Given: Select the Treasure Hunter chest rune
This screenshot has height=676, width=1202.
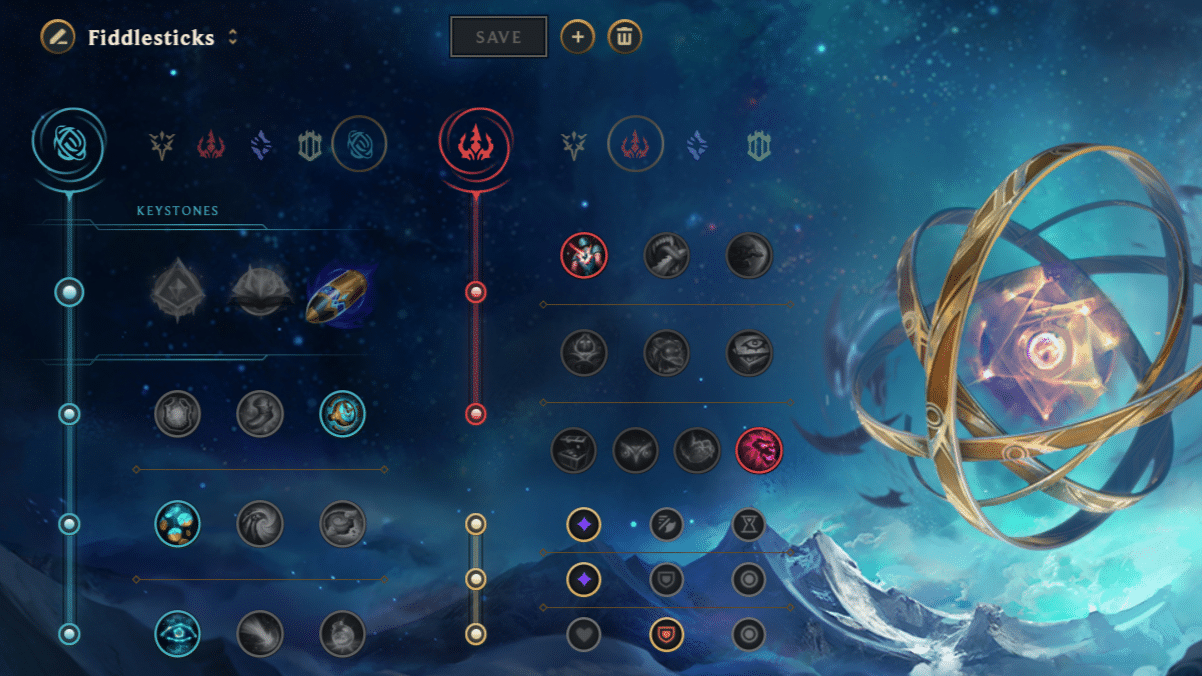Looking at the screenshot, I should pyautogui.click(x=574, y=451).
